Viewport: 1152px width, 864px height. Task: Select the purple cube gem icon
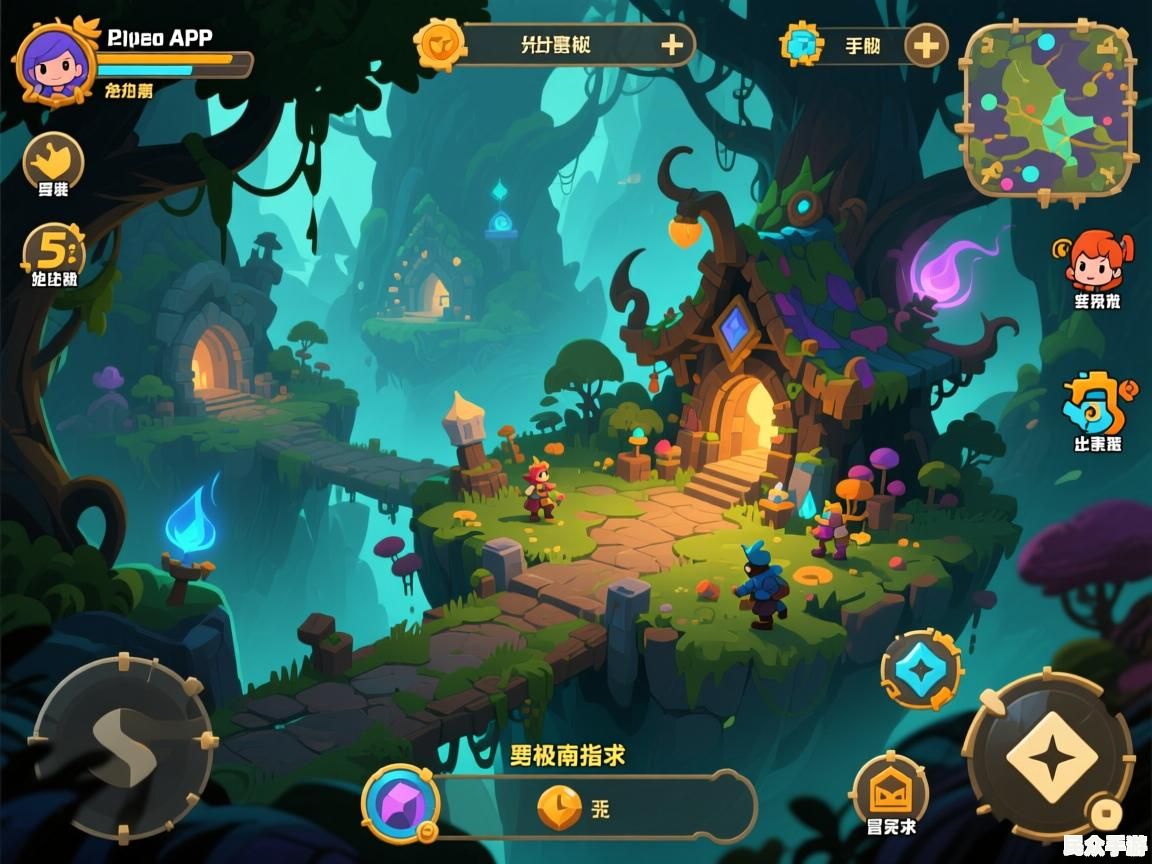[x=400, y=803]
